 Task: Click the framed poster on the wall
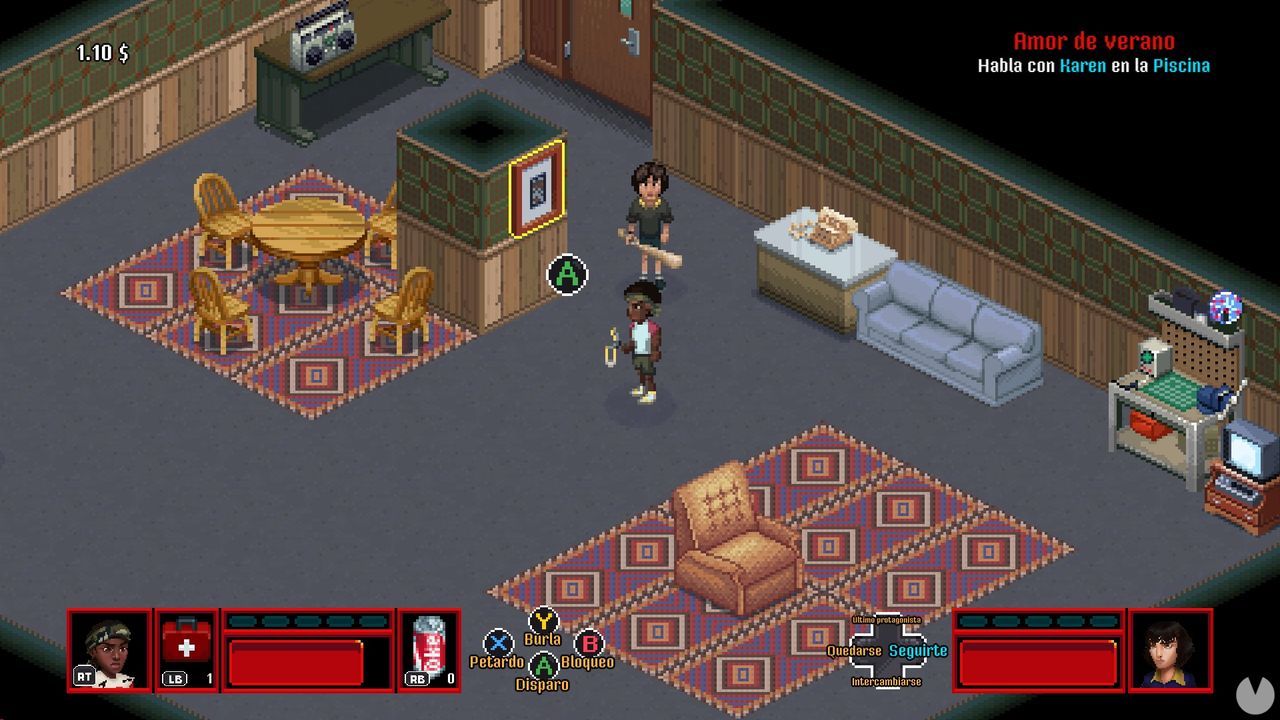539,190
